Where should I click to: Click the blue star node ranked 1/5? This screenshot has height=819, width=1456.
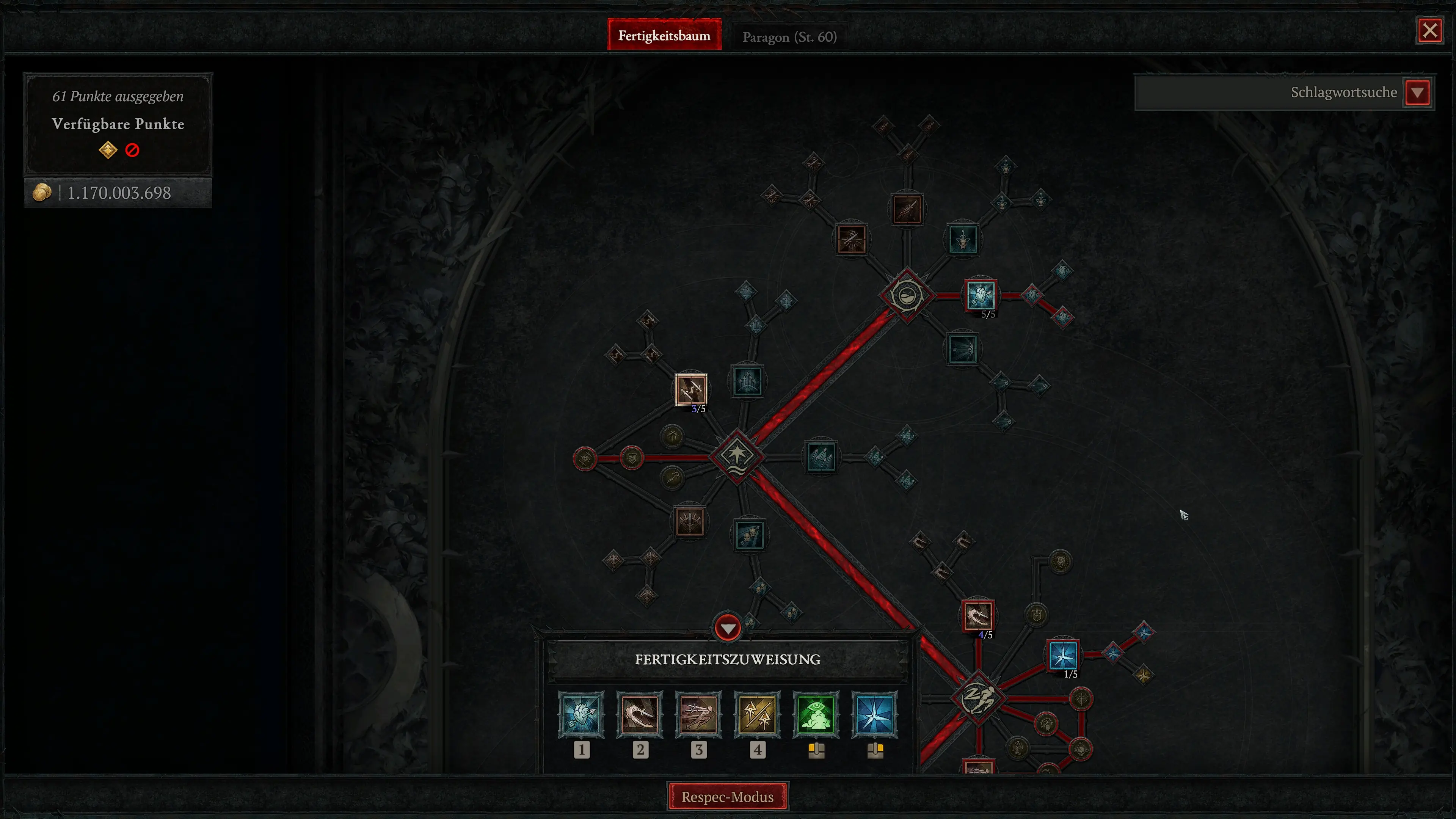pyautogui.click(x=1063, y=655)
